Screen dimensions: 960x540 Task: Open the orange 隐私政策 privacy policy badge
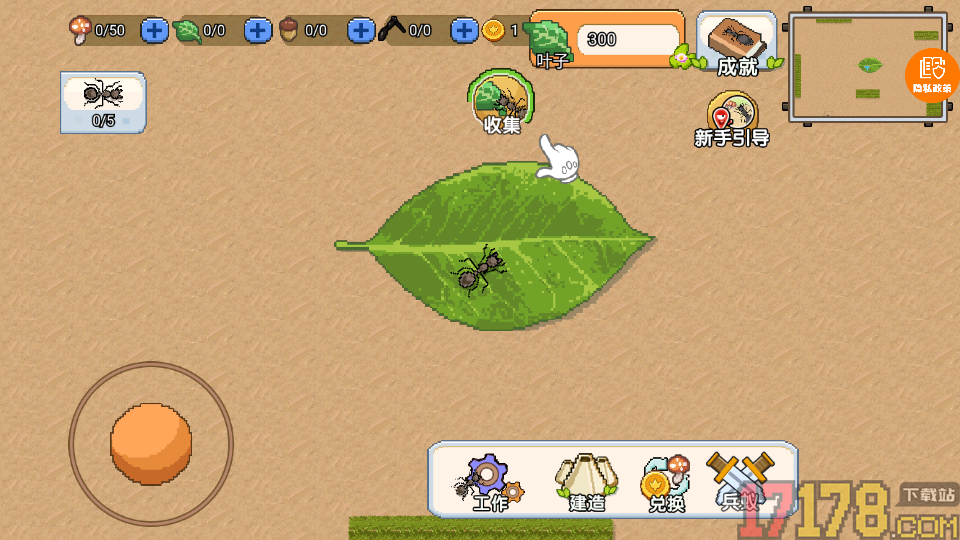[x=932, y=74]
